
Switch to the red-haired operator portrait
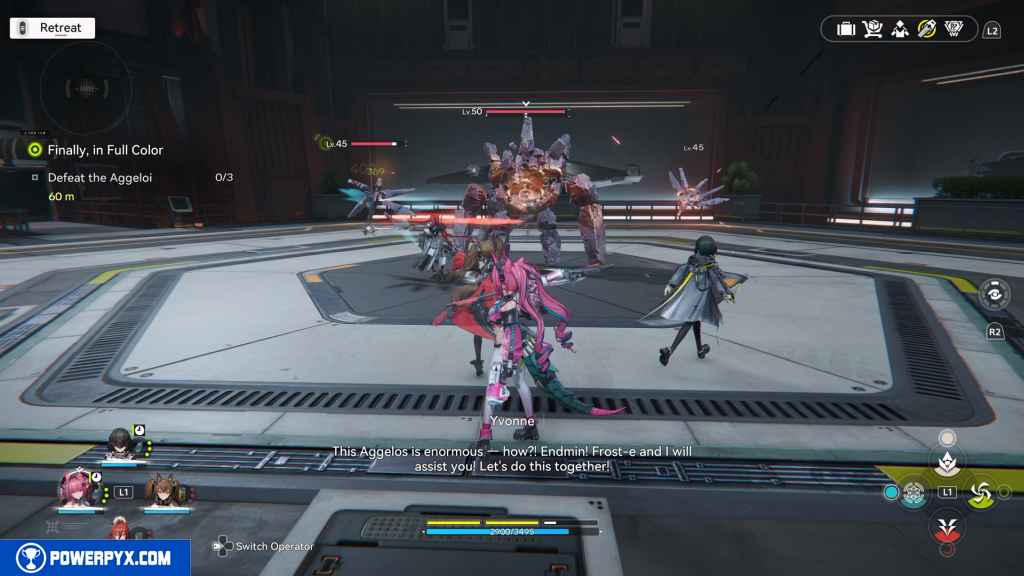click(x=120, y=528)
